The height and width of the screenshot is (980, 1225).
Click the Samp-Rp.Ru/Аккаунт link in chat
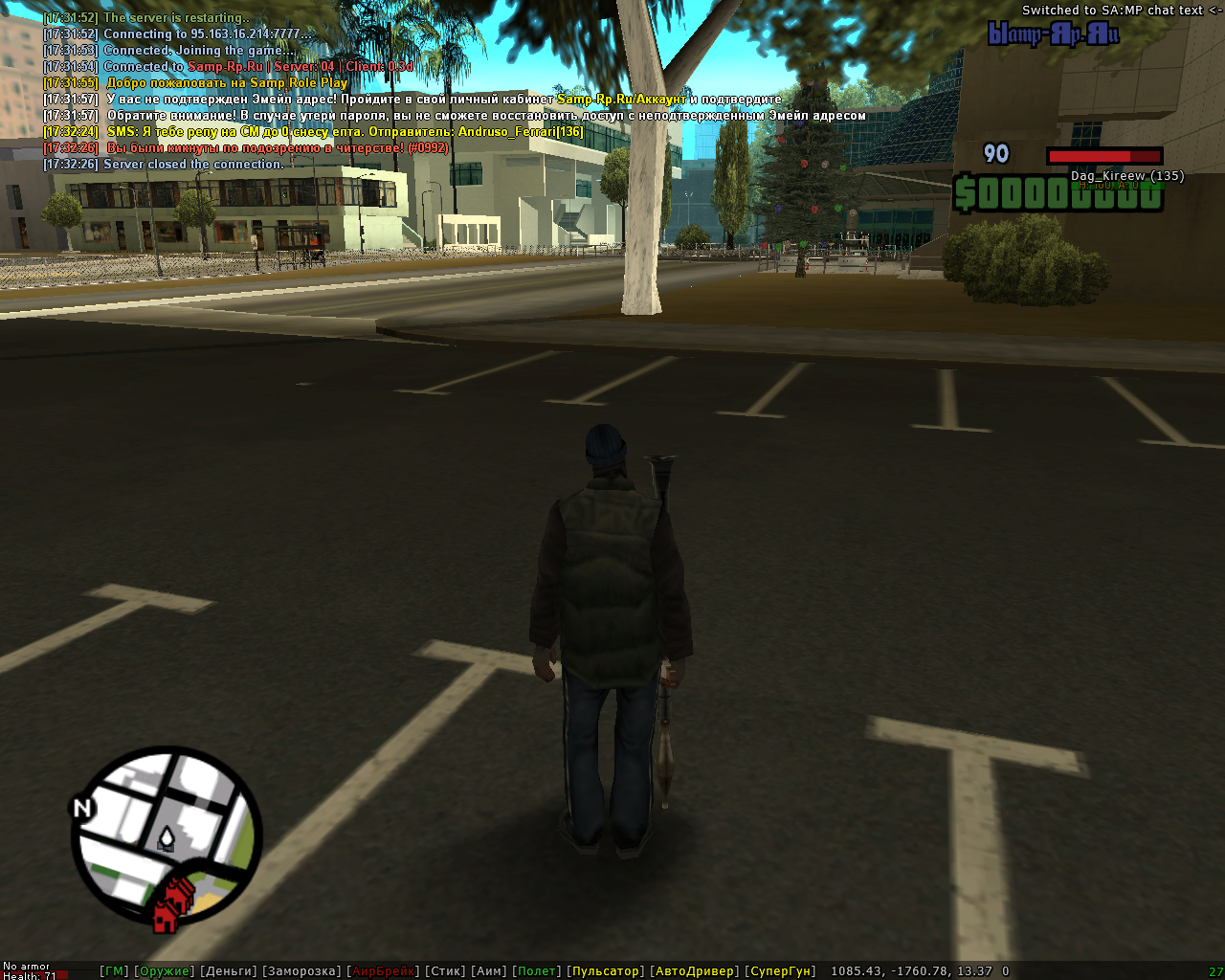(622, 100)
